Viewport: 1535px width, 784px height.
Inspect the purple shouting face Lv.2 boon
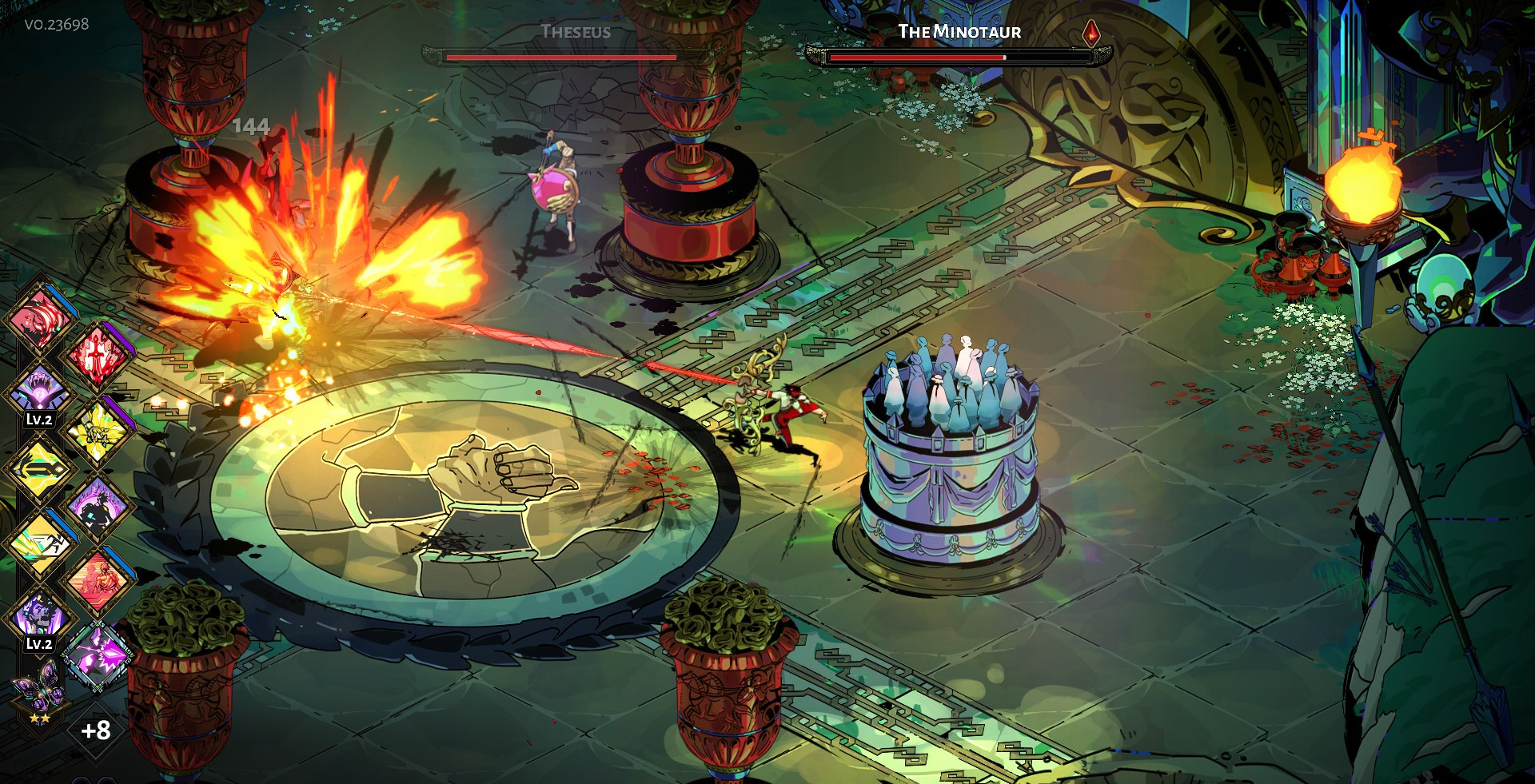[x=38, y=615]
